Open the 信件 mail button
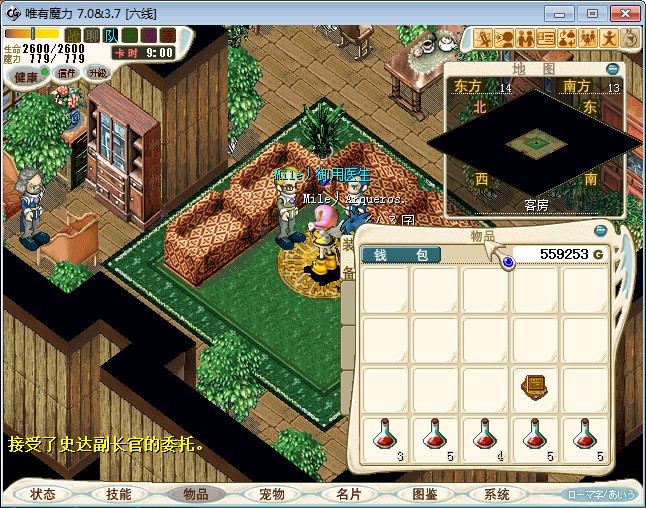 click(68, 73)
